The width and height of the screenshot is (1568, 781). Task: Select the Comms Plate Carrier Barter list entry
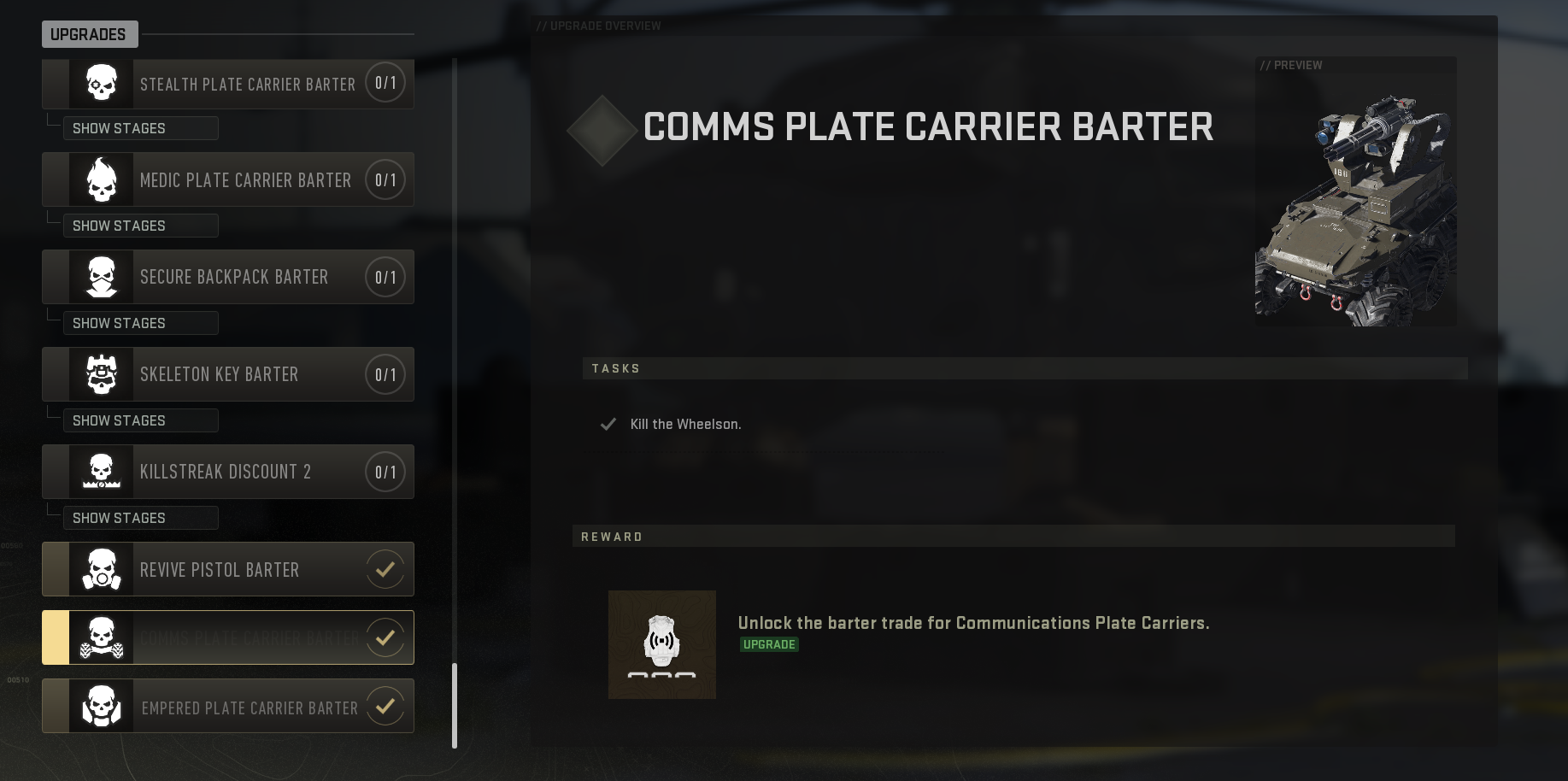click(226, 637)
